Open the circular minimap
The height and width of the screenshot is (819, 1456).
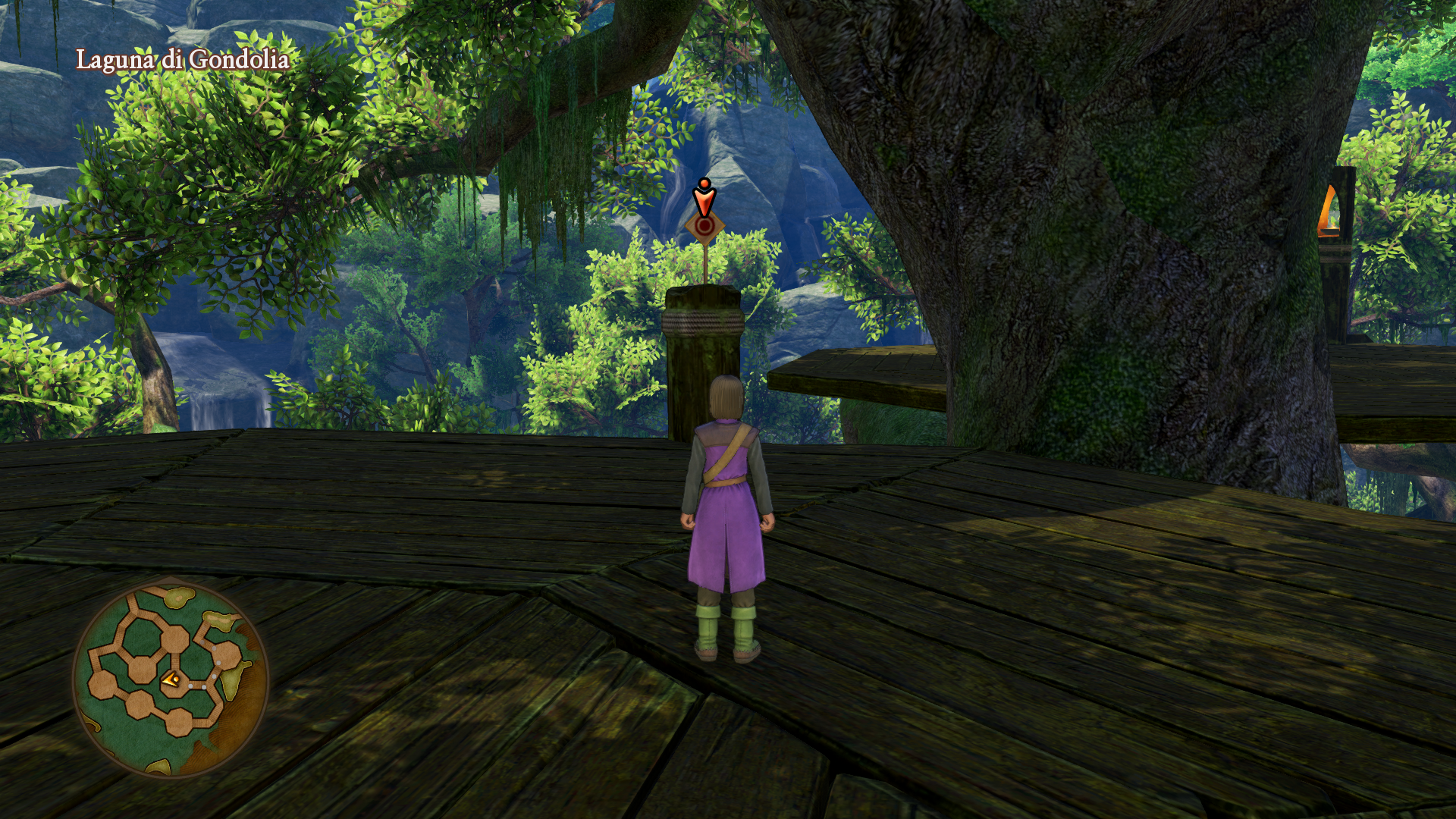tap(171, 679)
